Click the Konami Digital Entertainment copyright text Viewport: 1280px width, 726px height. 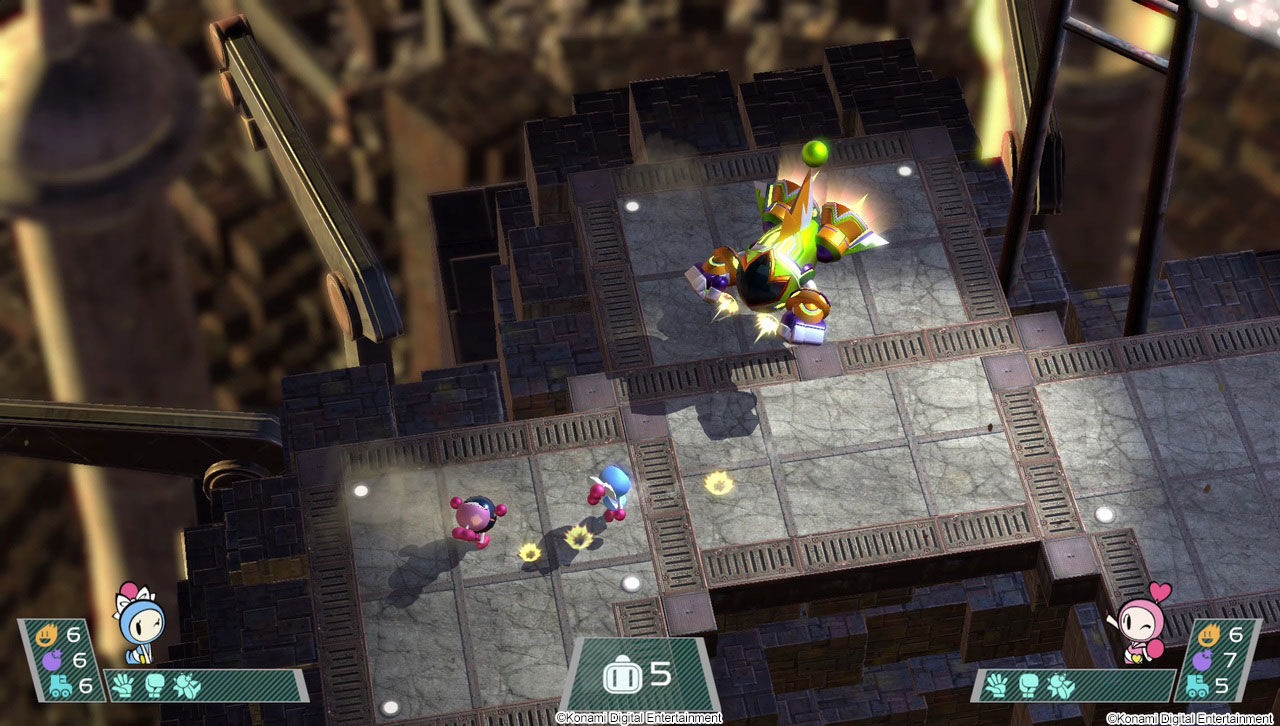click(640, 717)
